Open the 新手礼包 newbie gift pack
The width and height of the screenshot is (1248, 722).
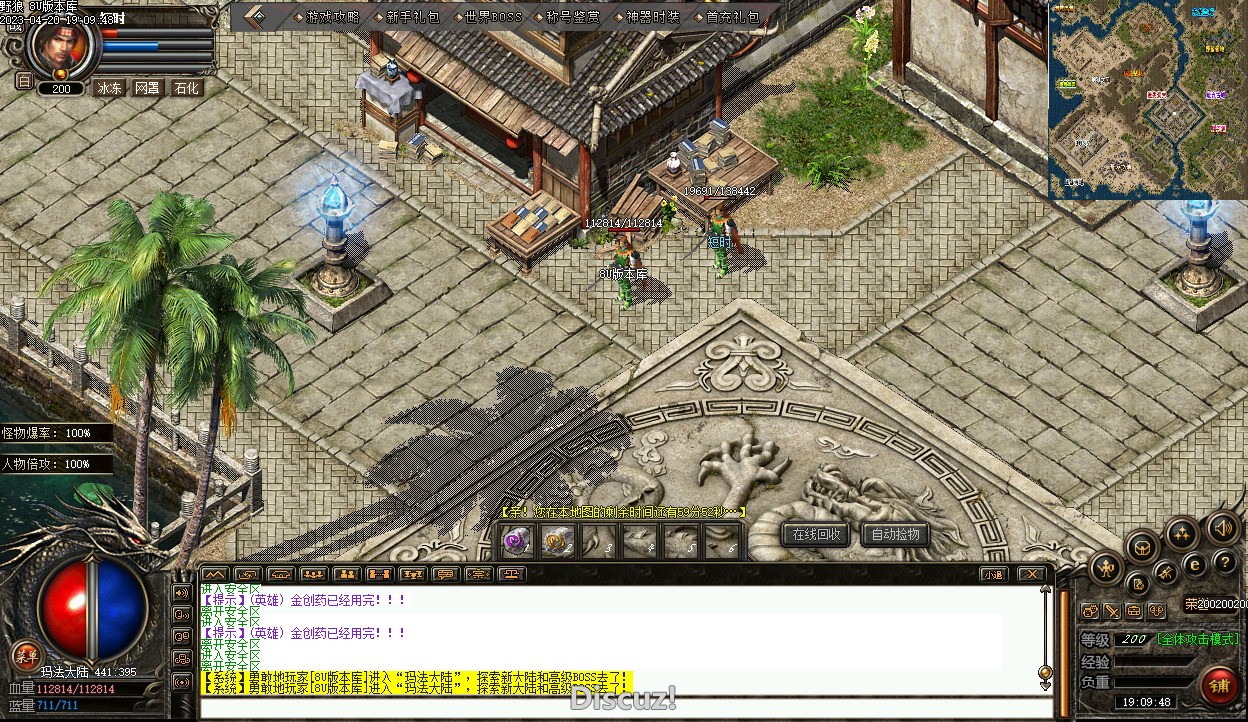(x=411, y=17)
